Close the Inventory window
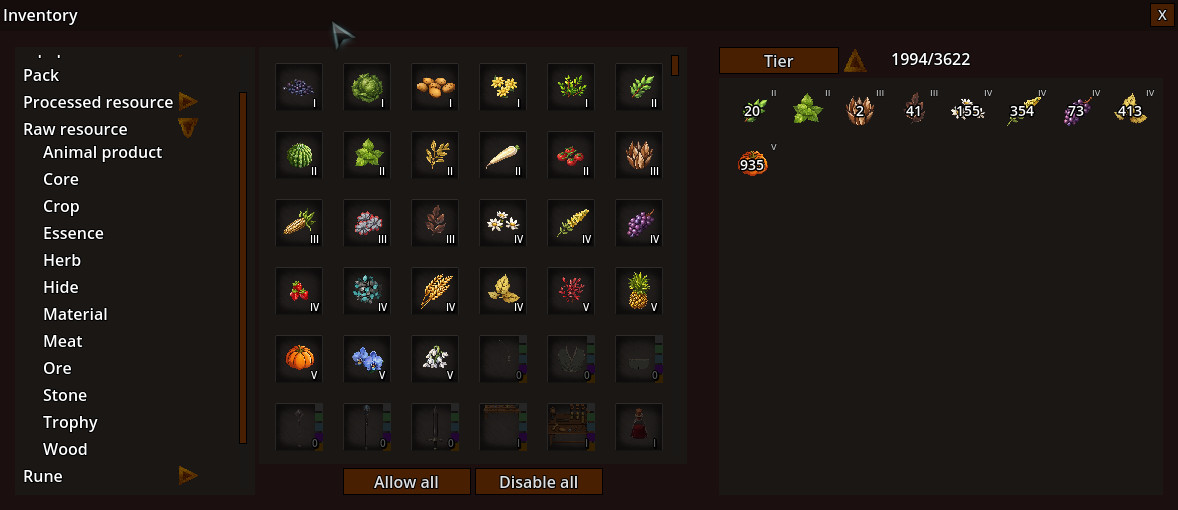The image size is (1178, 510). 1161,15
